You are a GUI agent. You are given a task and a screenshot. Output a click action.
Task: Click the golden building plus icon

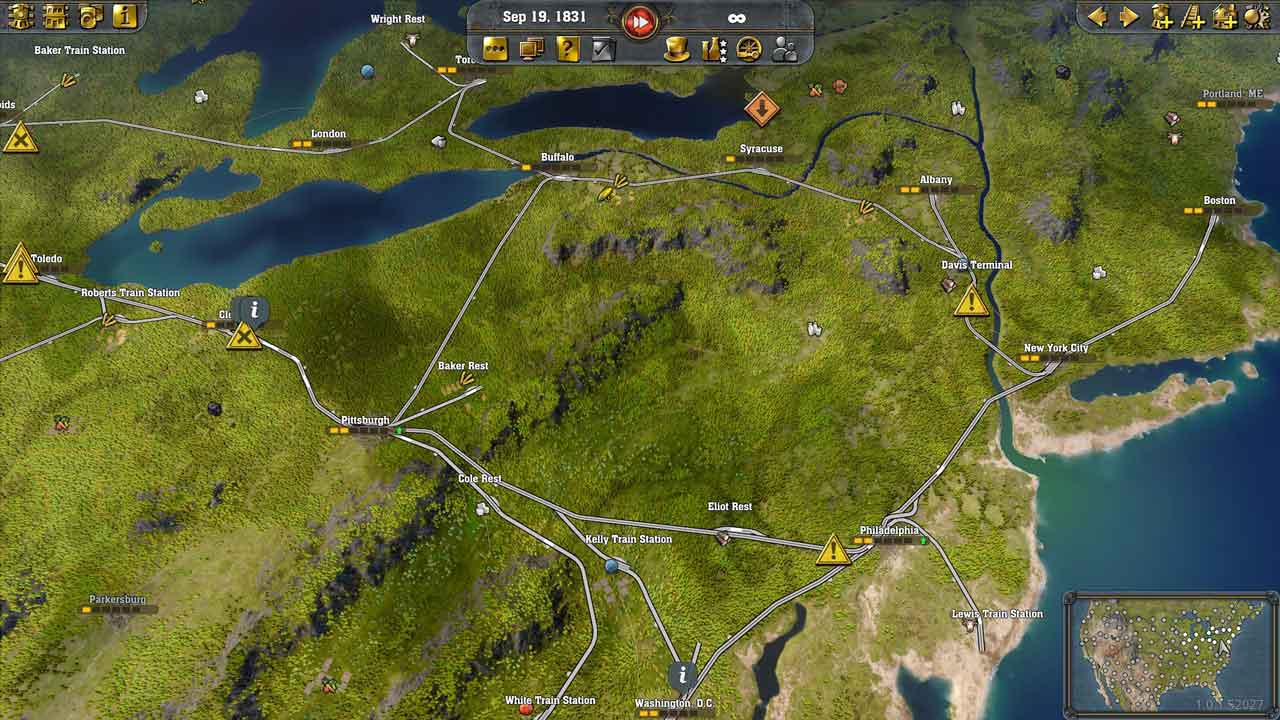(x=1225, y=17)
